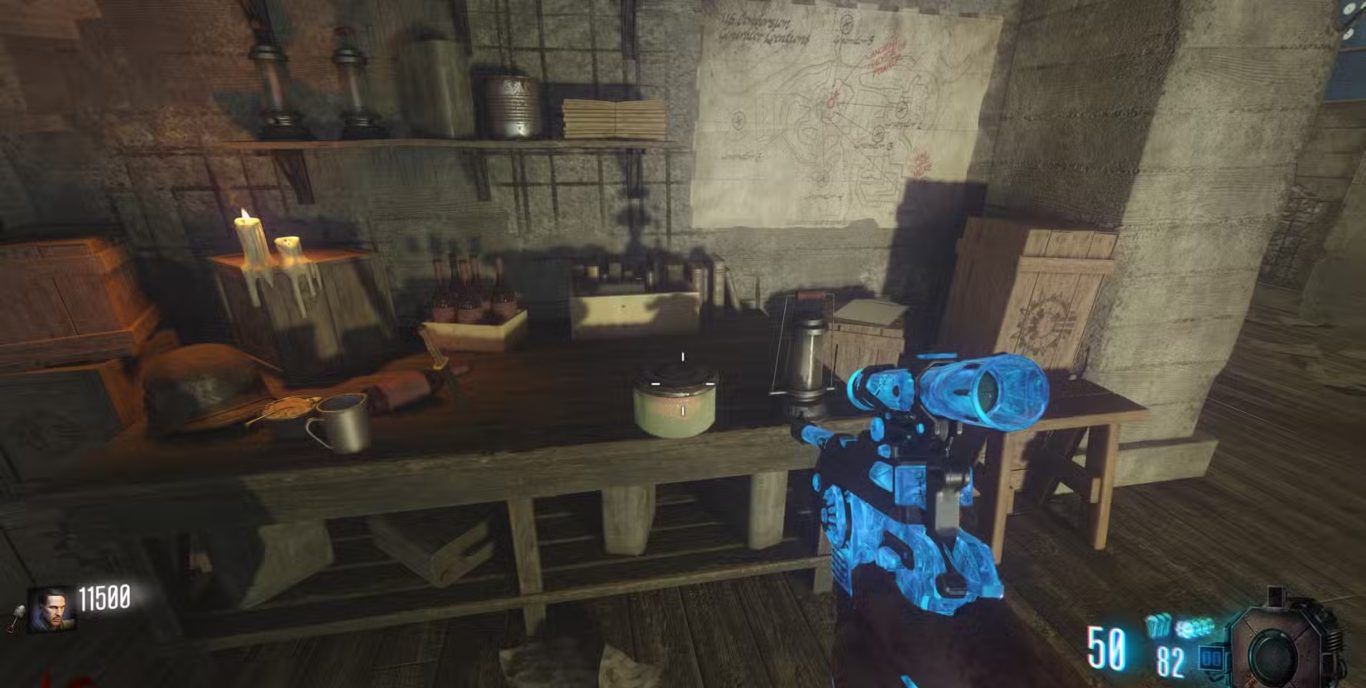Click the lethal grenades icon
The image size is (1366, 688).
point(1157,627)
